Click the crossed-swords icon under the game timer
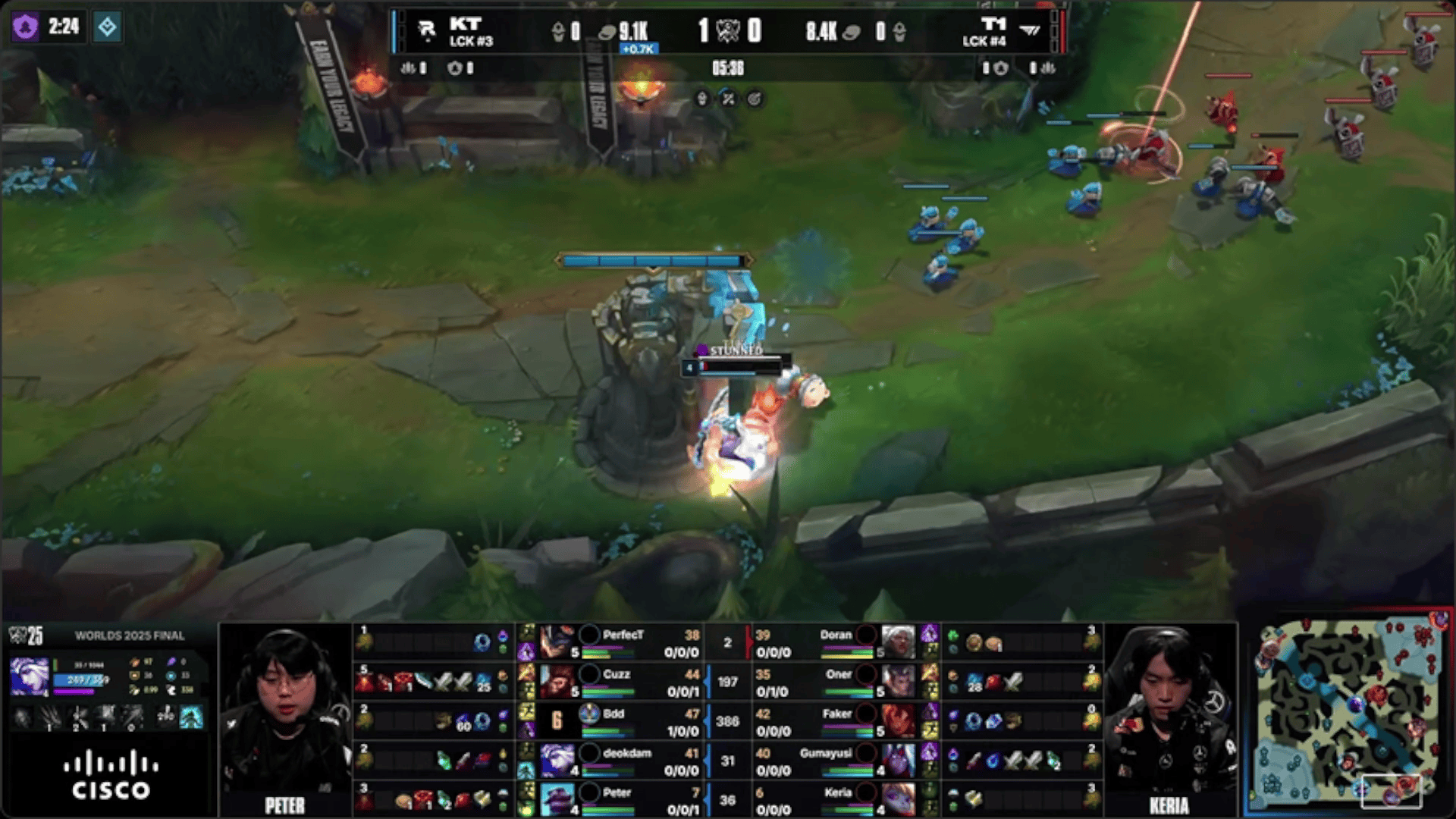The width and height of the screenshot is (1456, 819). (x=728, y=99)
